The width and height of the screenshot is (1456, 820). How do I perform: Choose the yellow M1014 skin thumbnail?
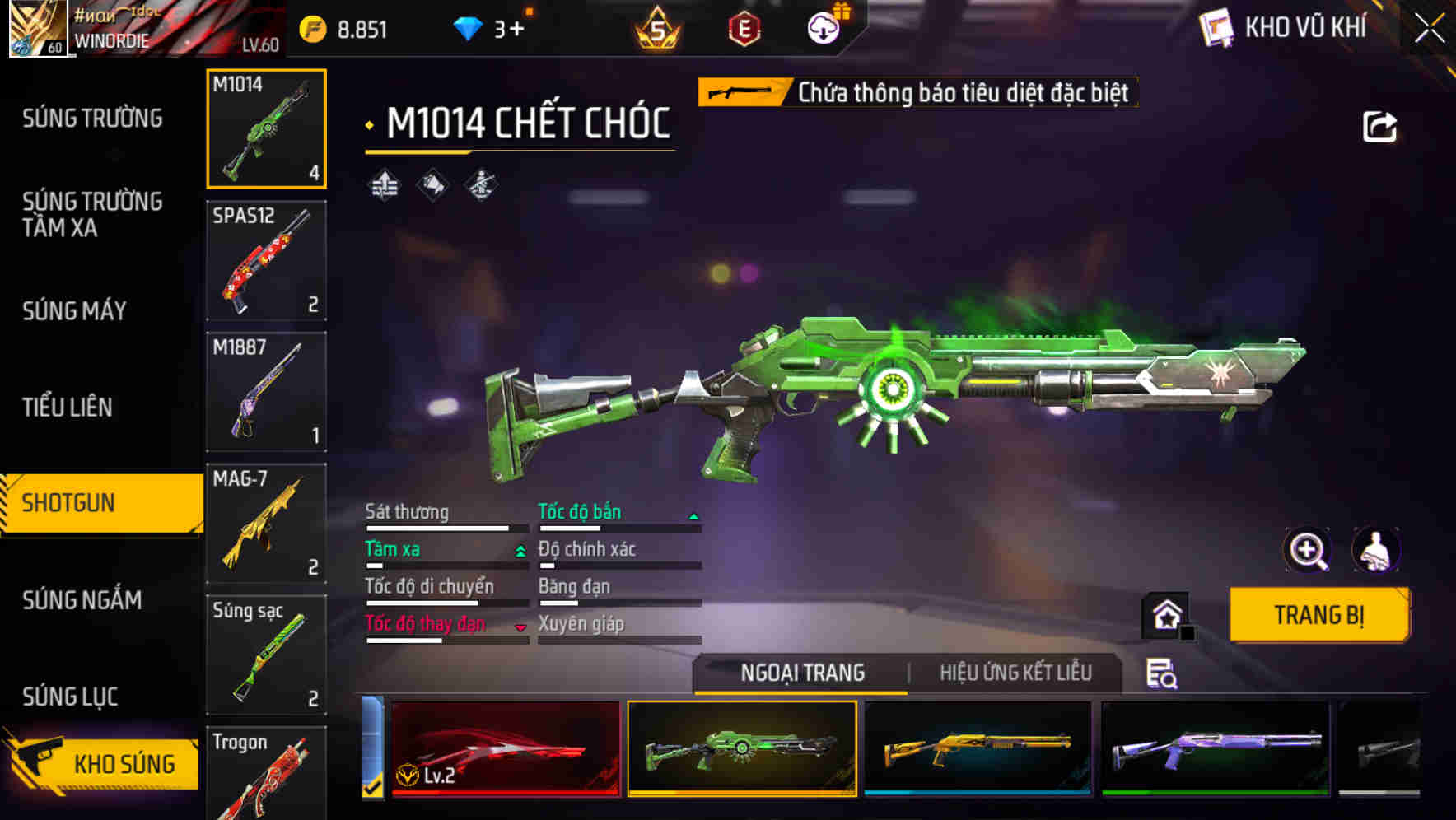(978, 748)
